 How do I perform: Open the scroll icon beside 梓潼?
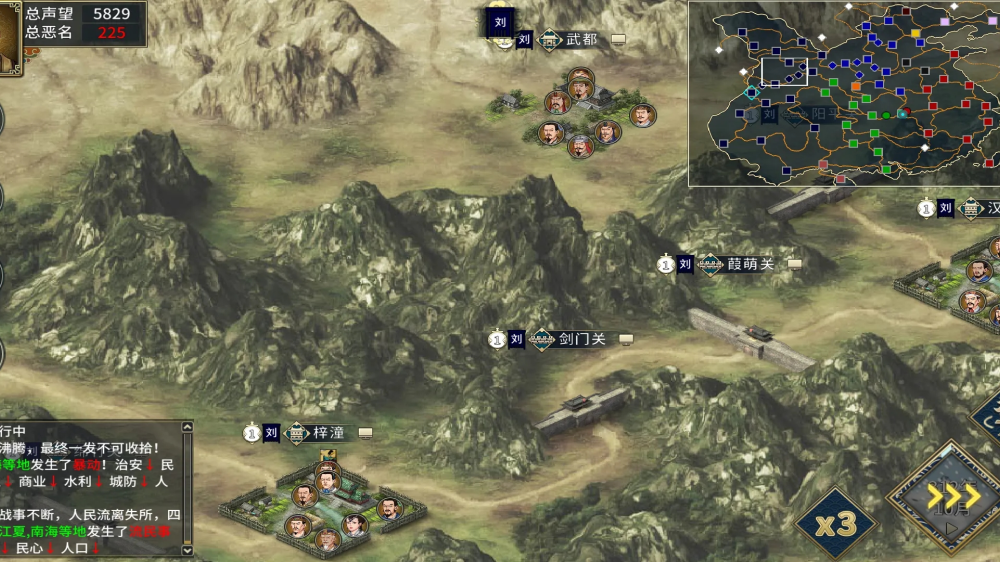[x=365, y=433]
